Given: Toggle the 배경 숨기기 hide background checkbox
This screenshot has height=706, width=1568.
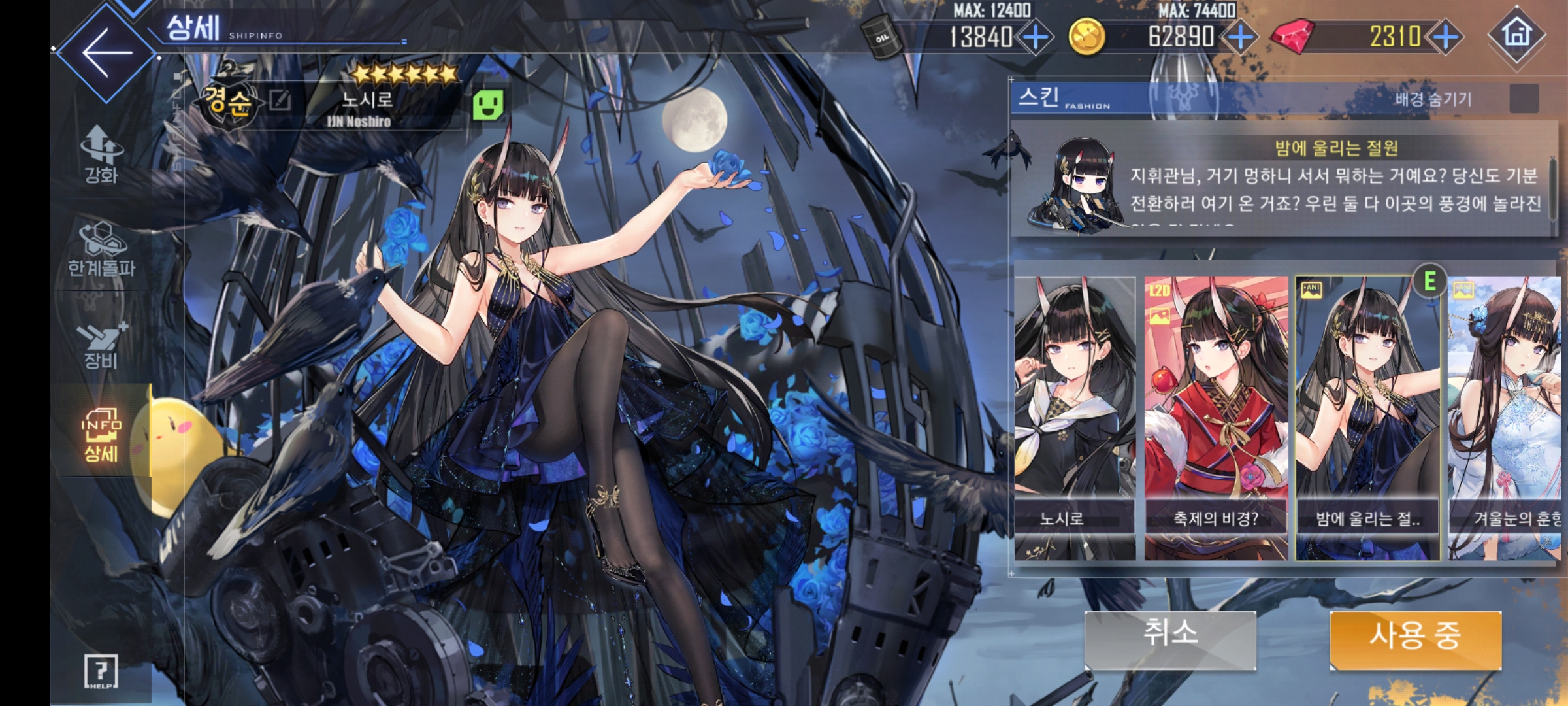Looking at the screenshot, I should point(1524,99).
